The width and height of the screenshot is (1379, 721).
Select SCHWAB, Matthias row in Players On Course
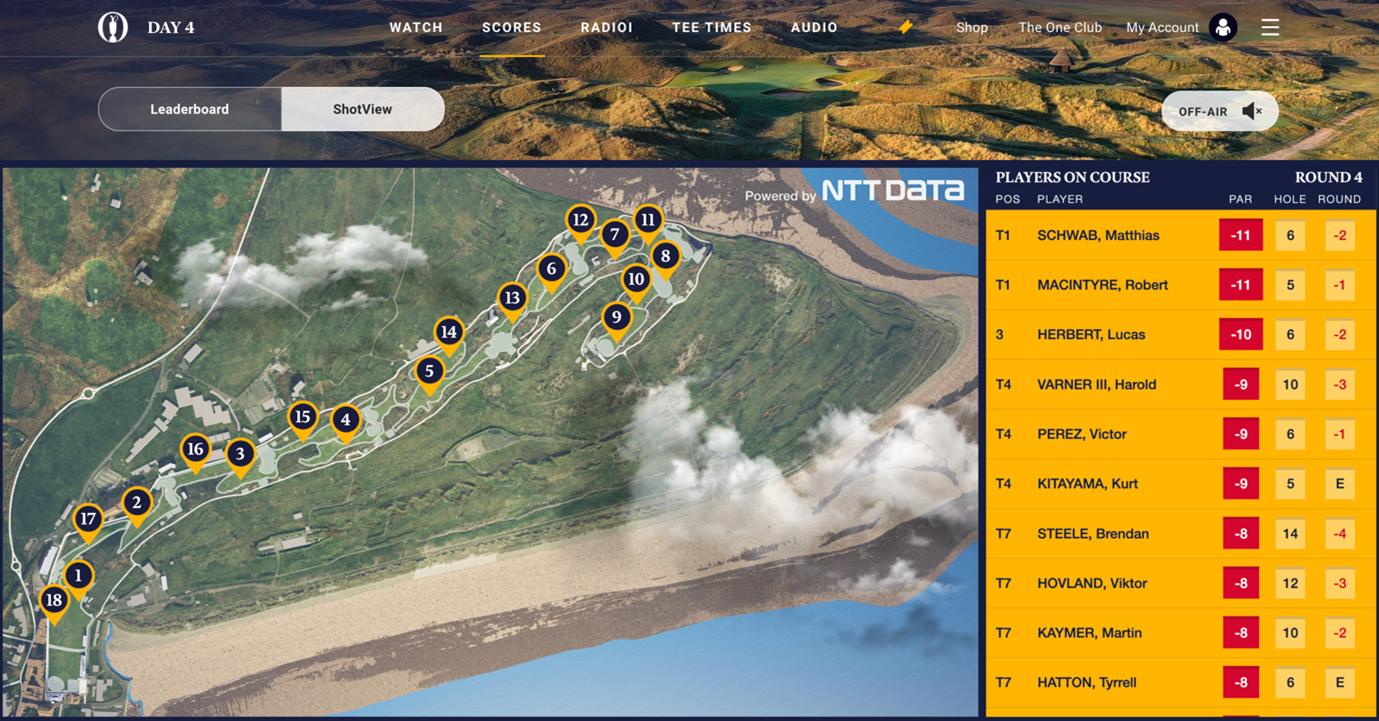pos(1180,234)
